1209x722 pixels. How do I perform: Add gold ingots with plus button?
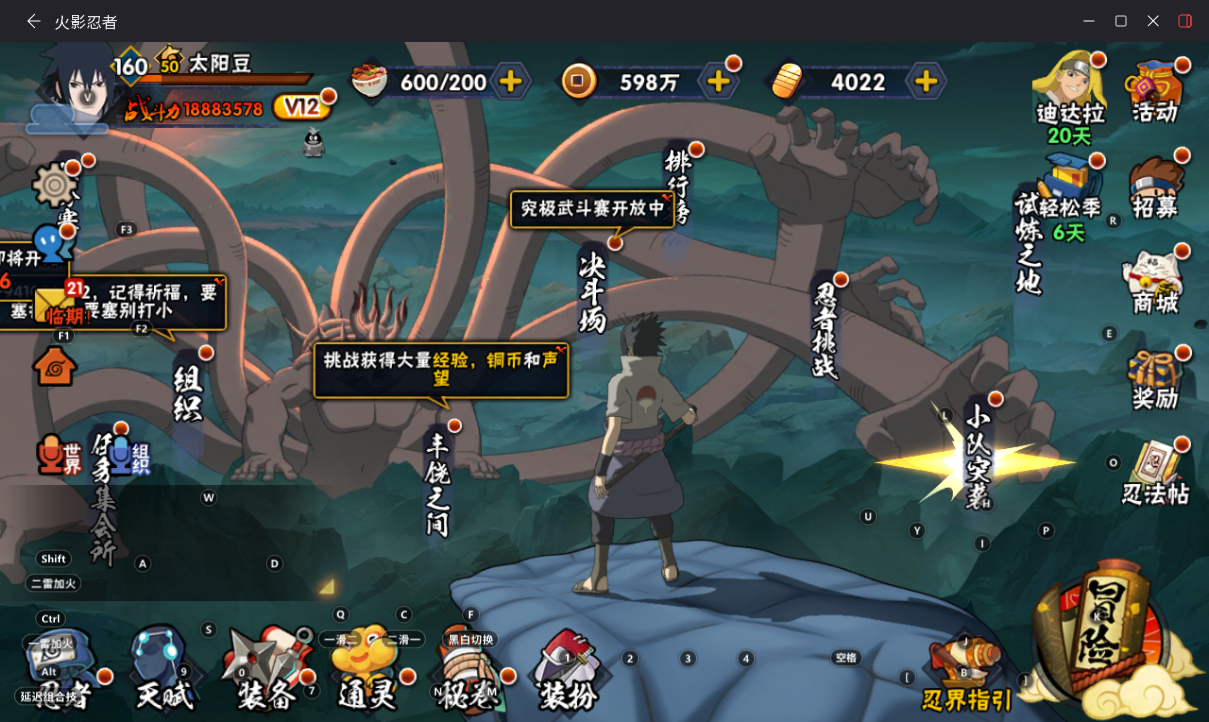pos(926,81)
